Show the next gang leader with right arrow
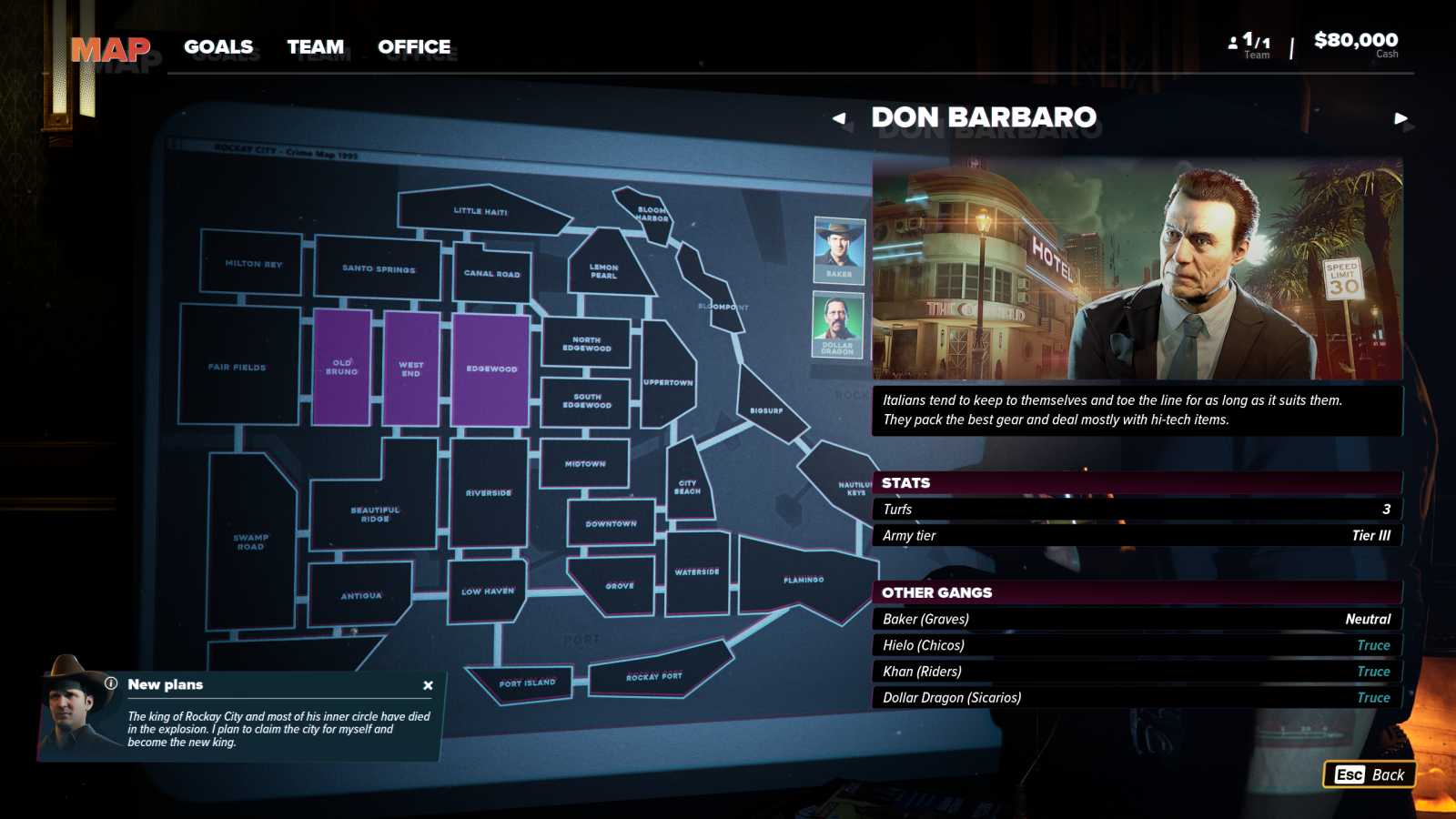The height and width of the screenshot is (819, 1456). [x=1400, y=118]
